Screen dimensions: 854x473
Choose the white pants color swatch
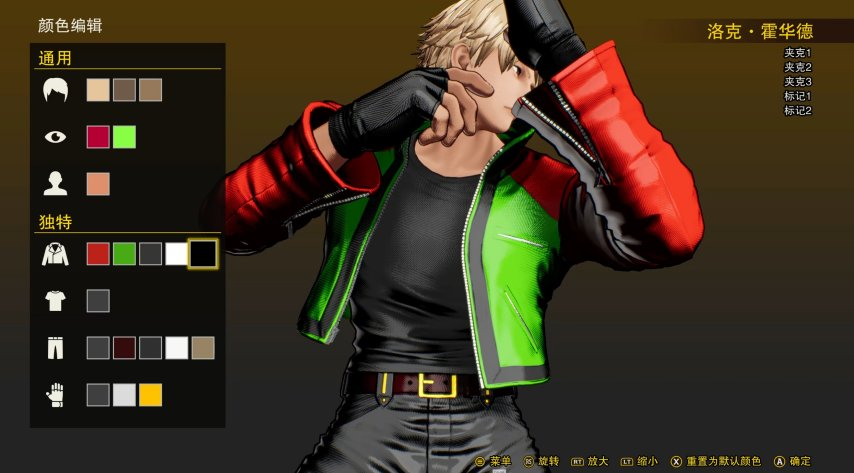coord(176,348)
